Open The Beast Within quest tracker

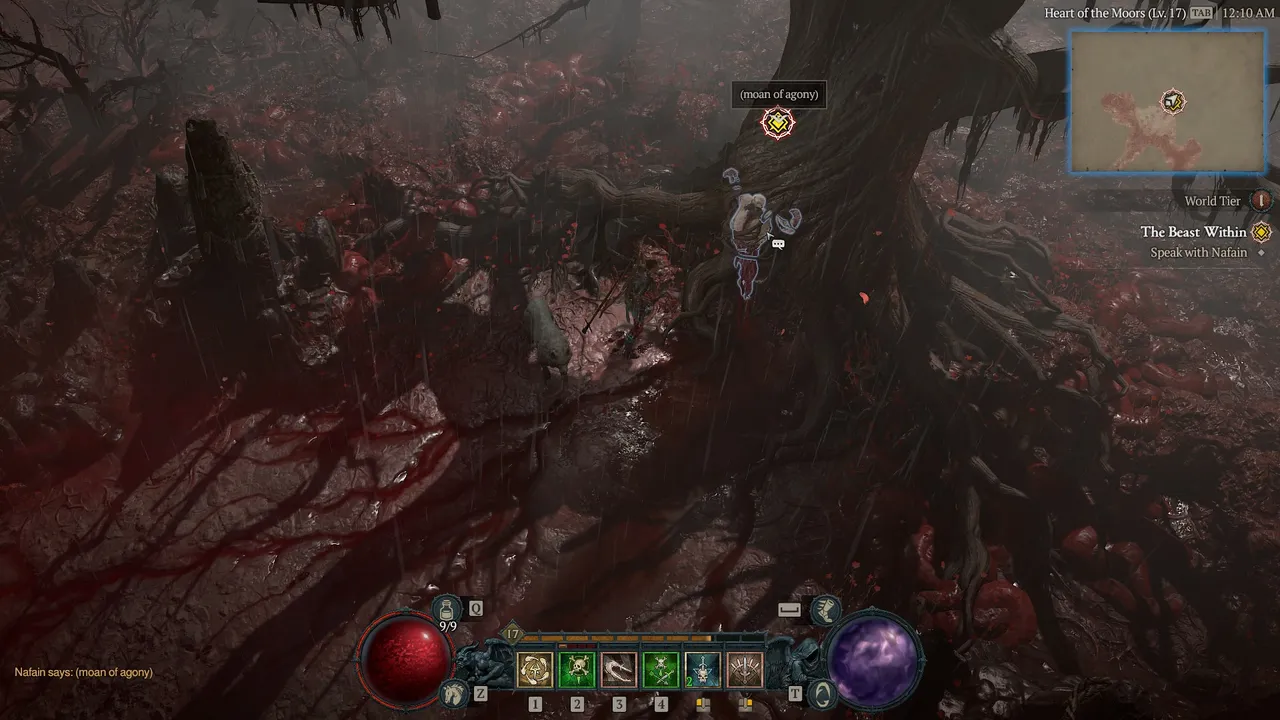pos(1193,232)
